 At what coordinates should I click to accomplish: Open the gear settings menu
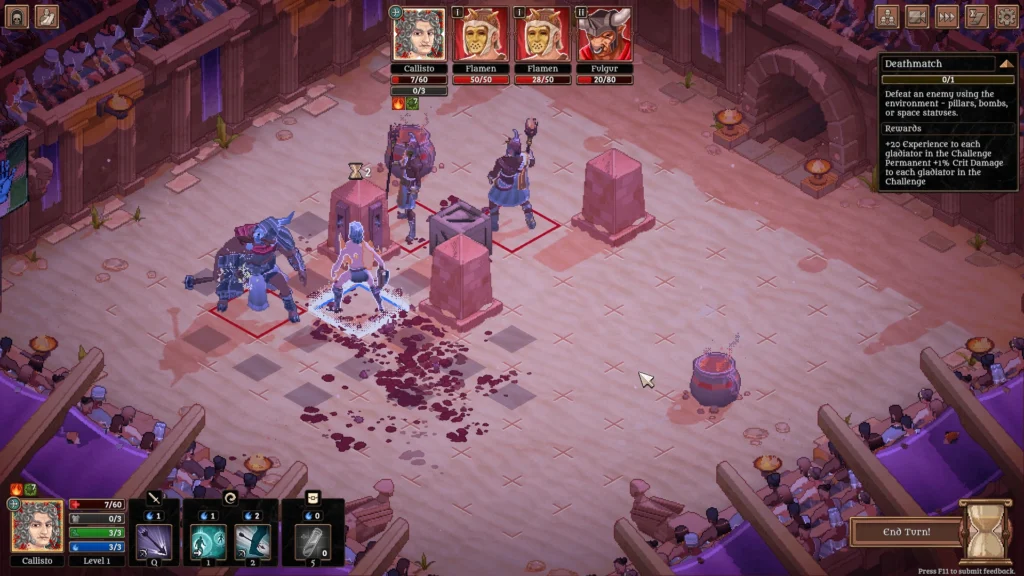1006,16
